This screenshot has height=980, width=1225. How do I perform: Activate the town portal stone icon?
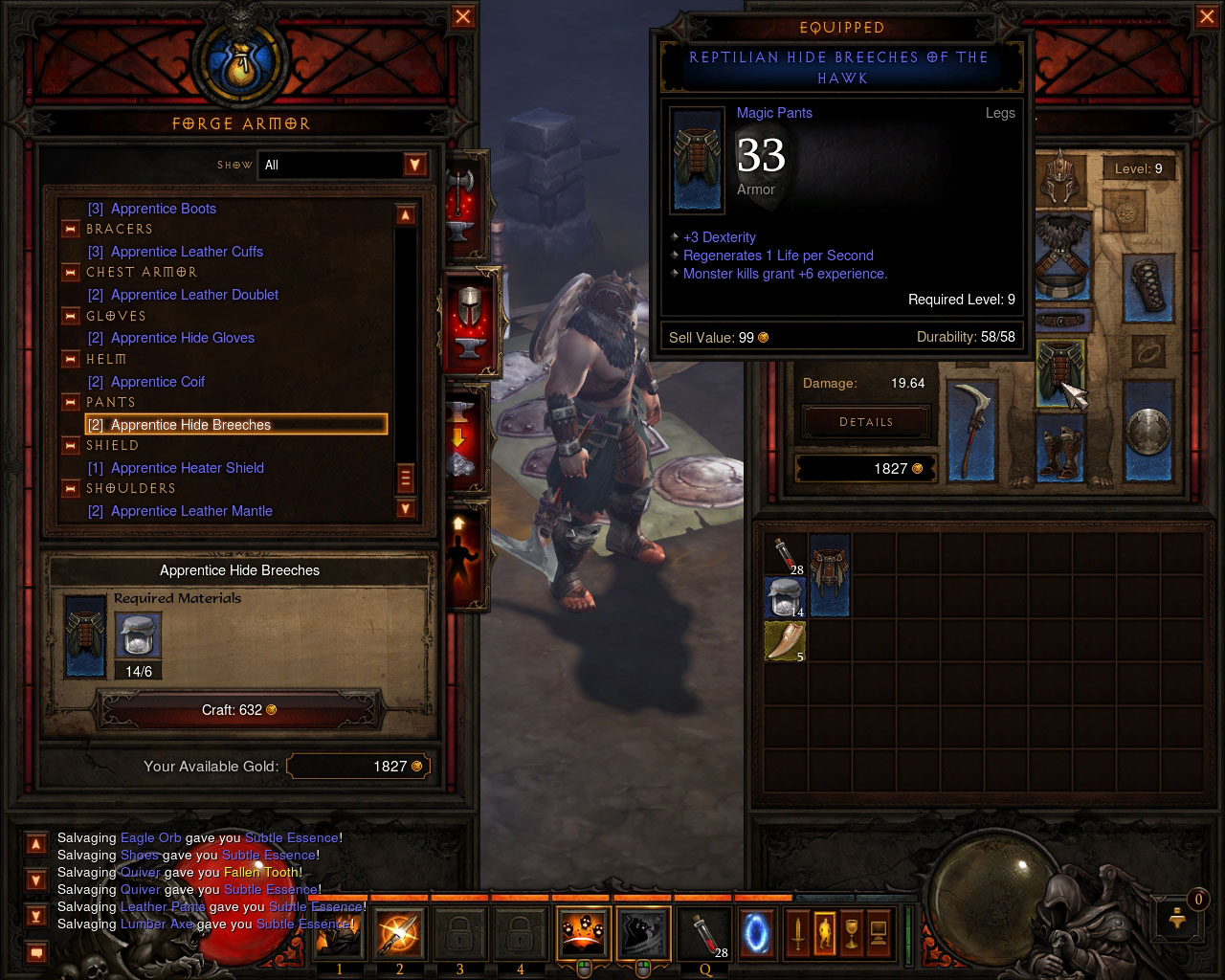point(755,933)
